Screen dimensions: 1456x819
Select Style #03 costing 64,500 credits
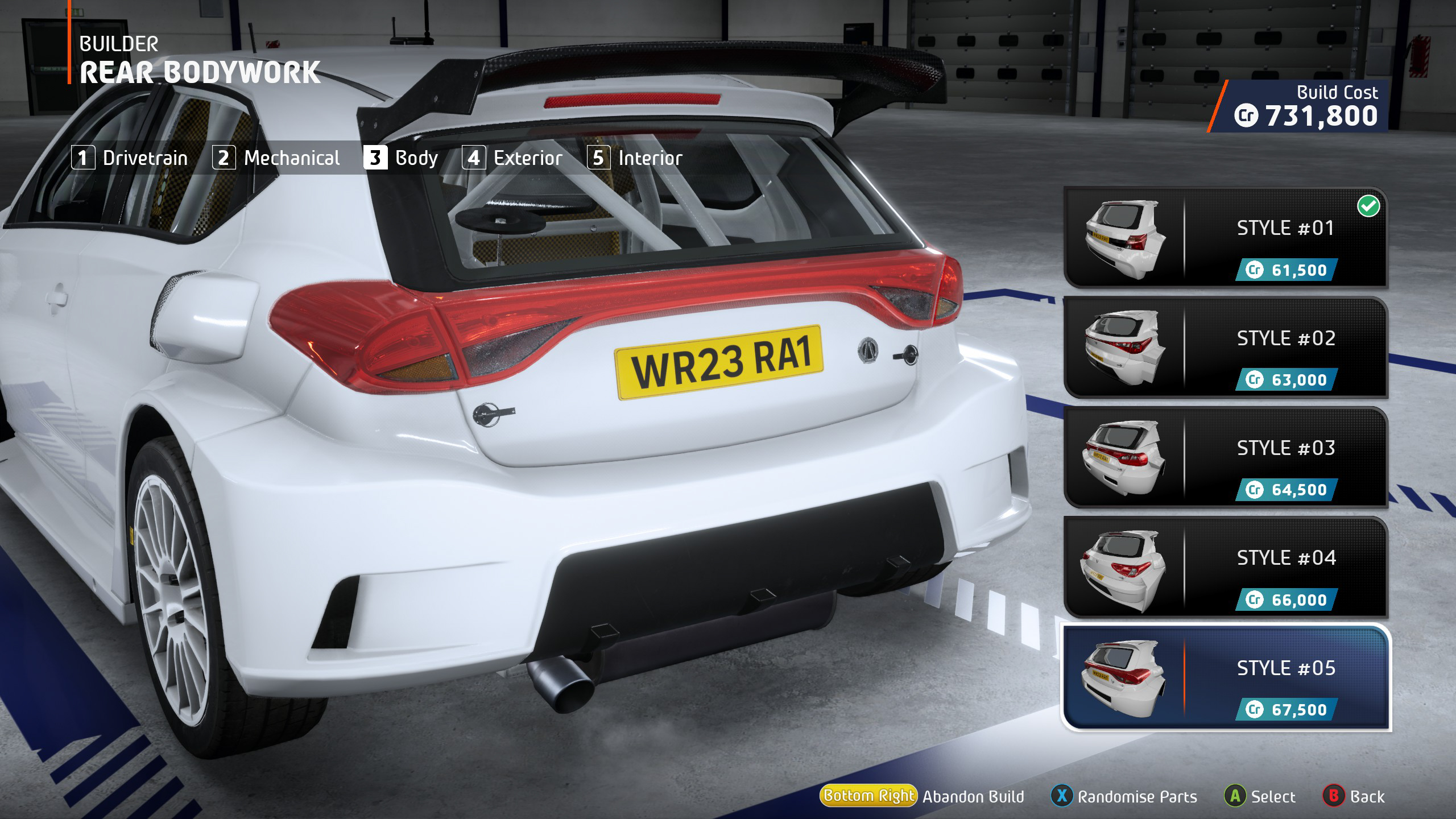[1225, 458]
